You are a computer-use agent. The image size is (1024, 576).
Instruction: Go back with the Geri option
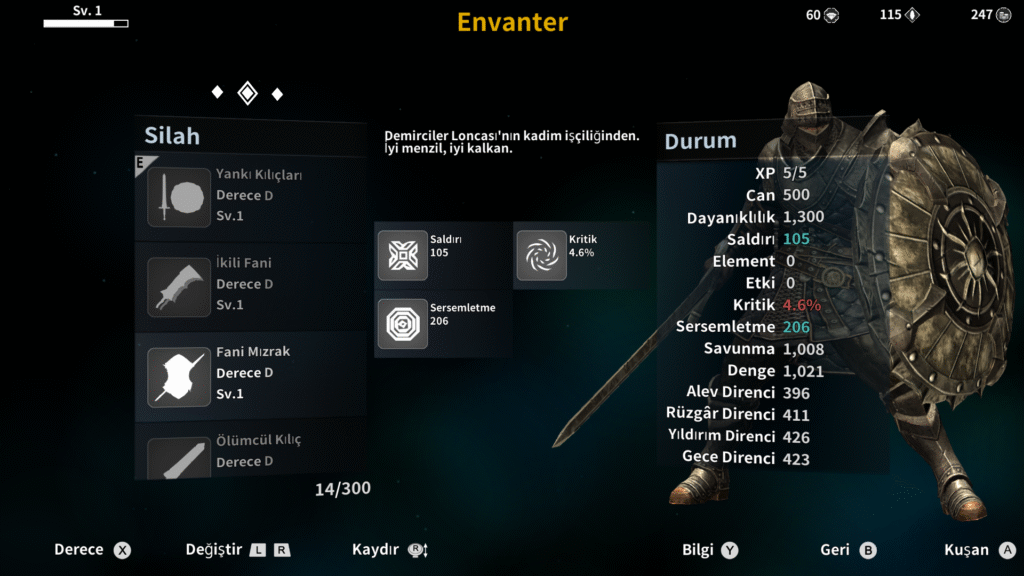point(847,550)
